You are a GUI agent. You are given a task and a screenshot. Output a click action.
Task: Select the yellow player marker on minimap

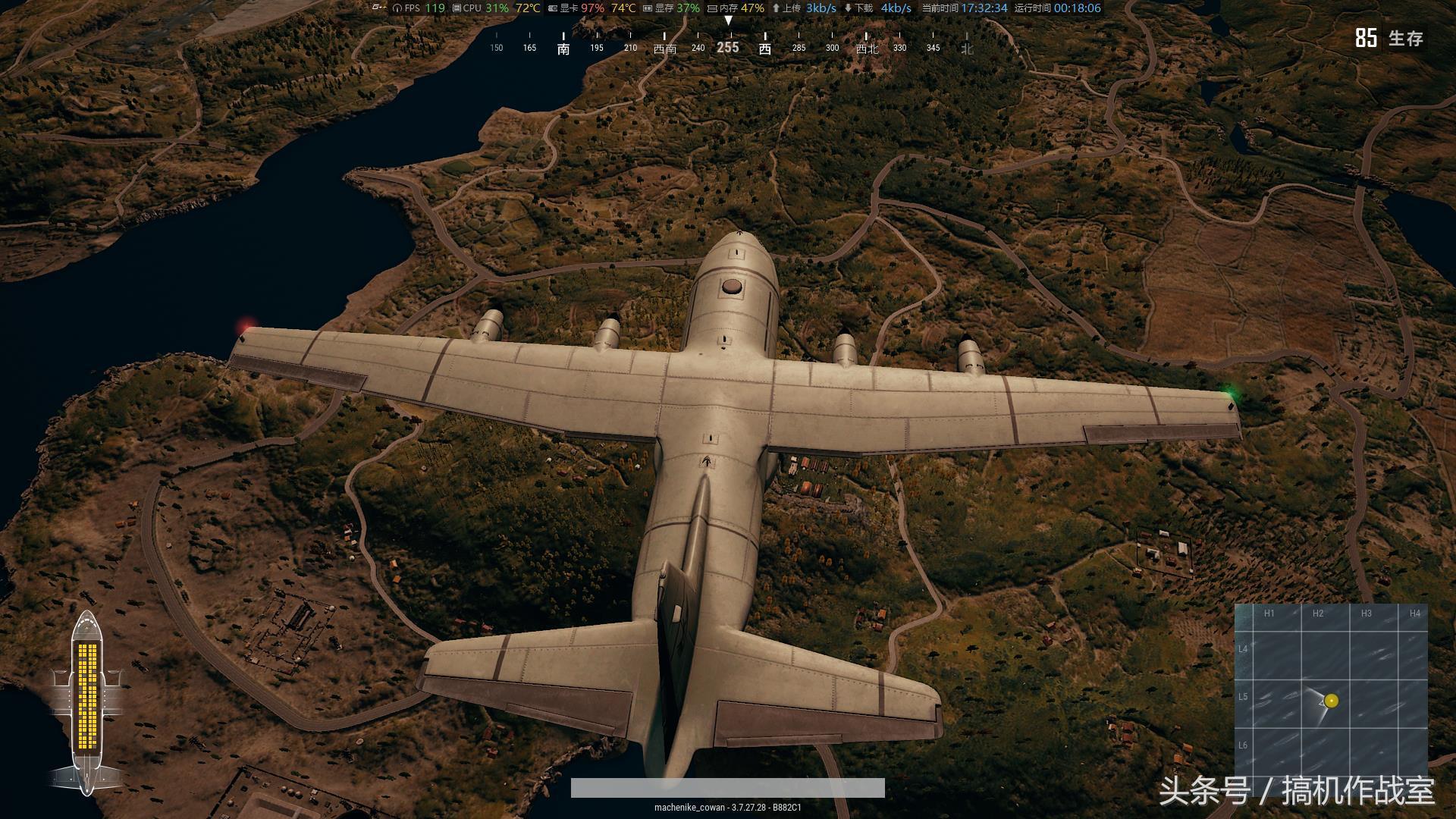1332,701
